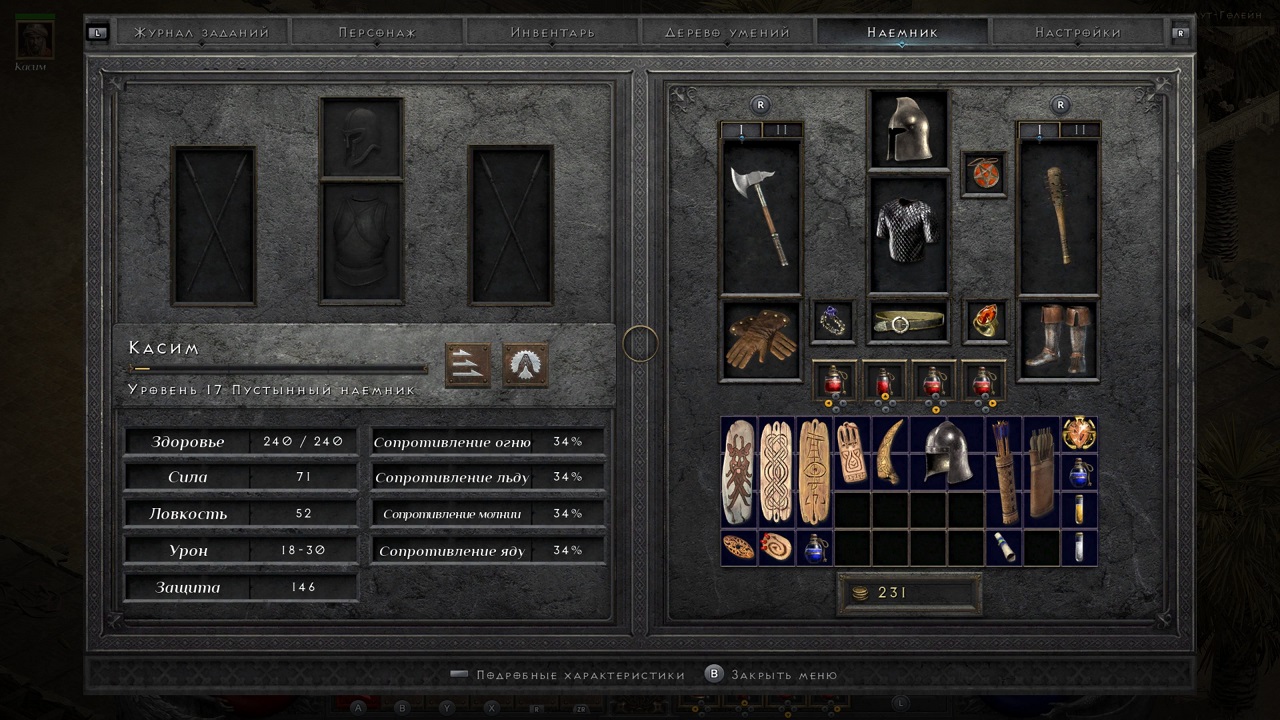Show the Дерево умений tab
The width and height of the screenshot is (1280, 720).
(x=727, y=33)
